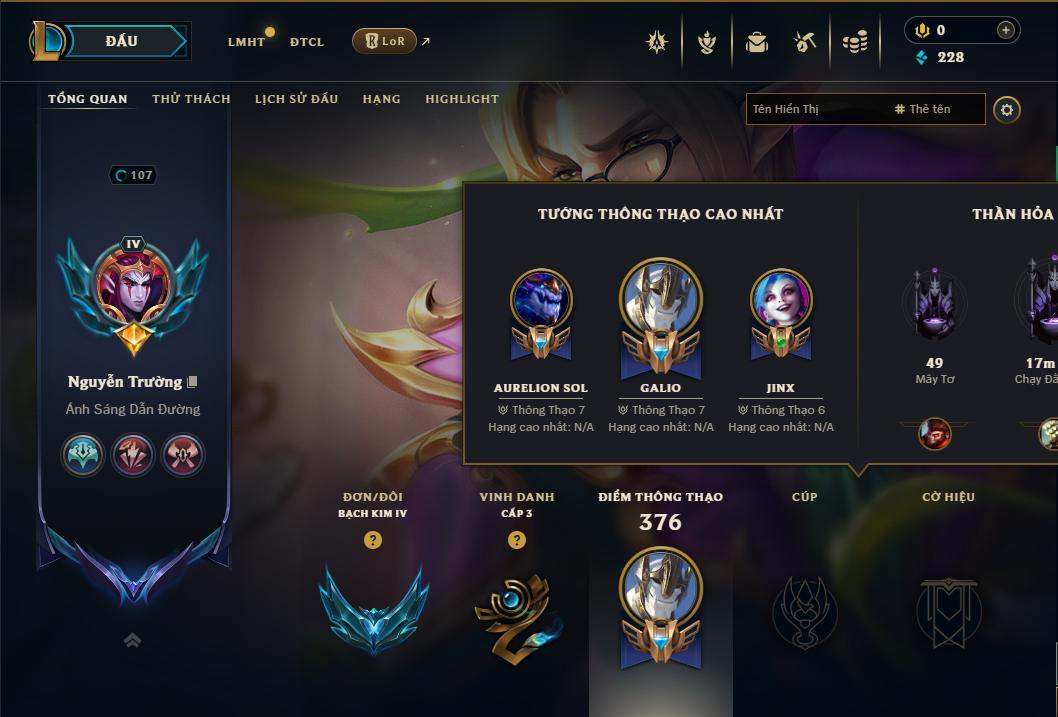Select the TỔNG QUAN tab
Viewport: 1058px width, 717px height.
click(x=88, y=99)
